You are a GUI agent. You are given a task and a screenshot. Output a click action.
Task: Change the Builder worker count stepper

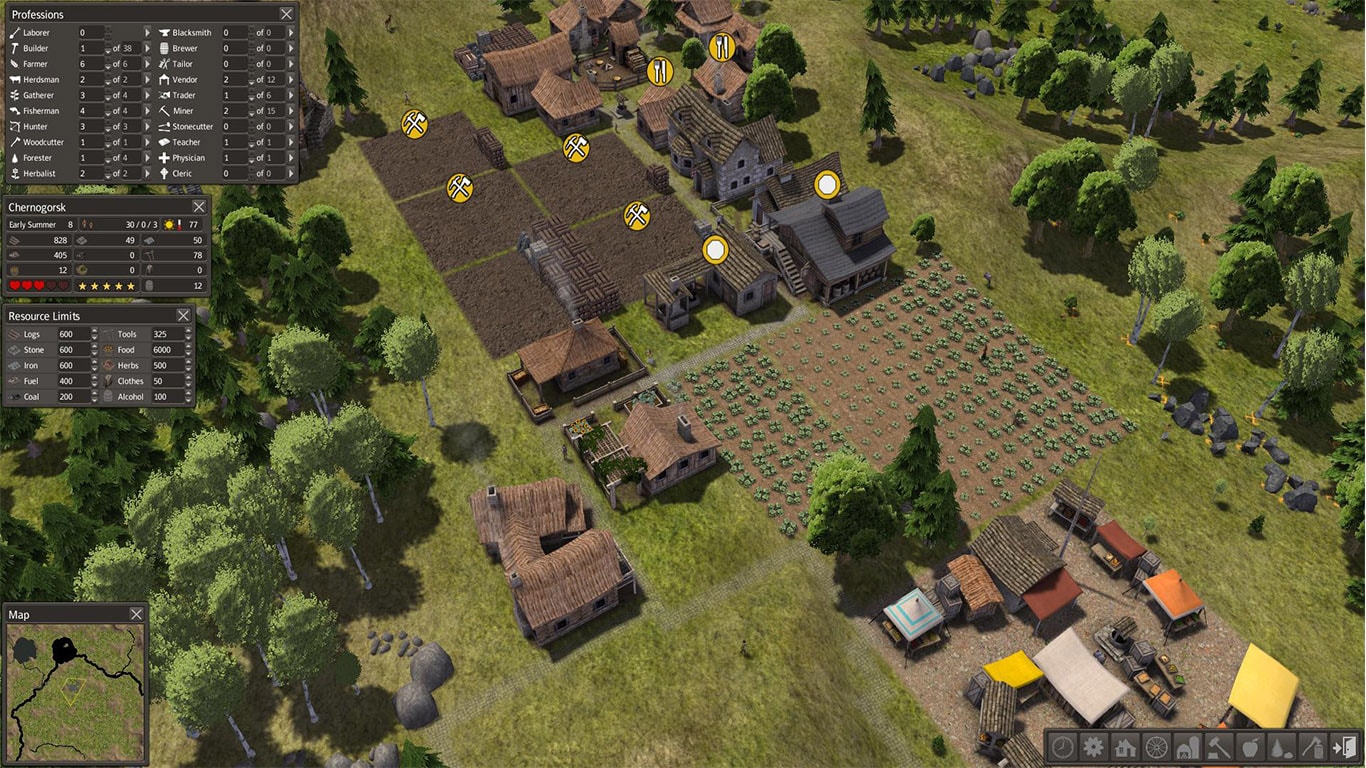107,48
